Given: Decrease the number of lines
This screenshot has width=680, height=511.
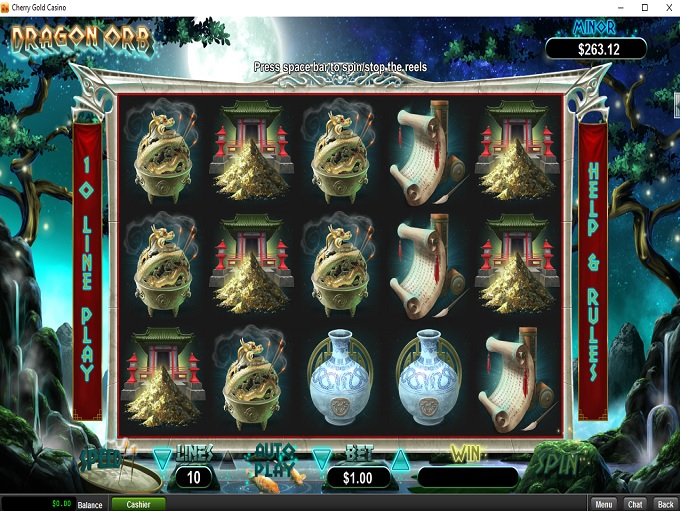Looking at the screenshot, I should [x=162, y=459].
